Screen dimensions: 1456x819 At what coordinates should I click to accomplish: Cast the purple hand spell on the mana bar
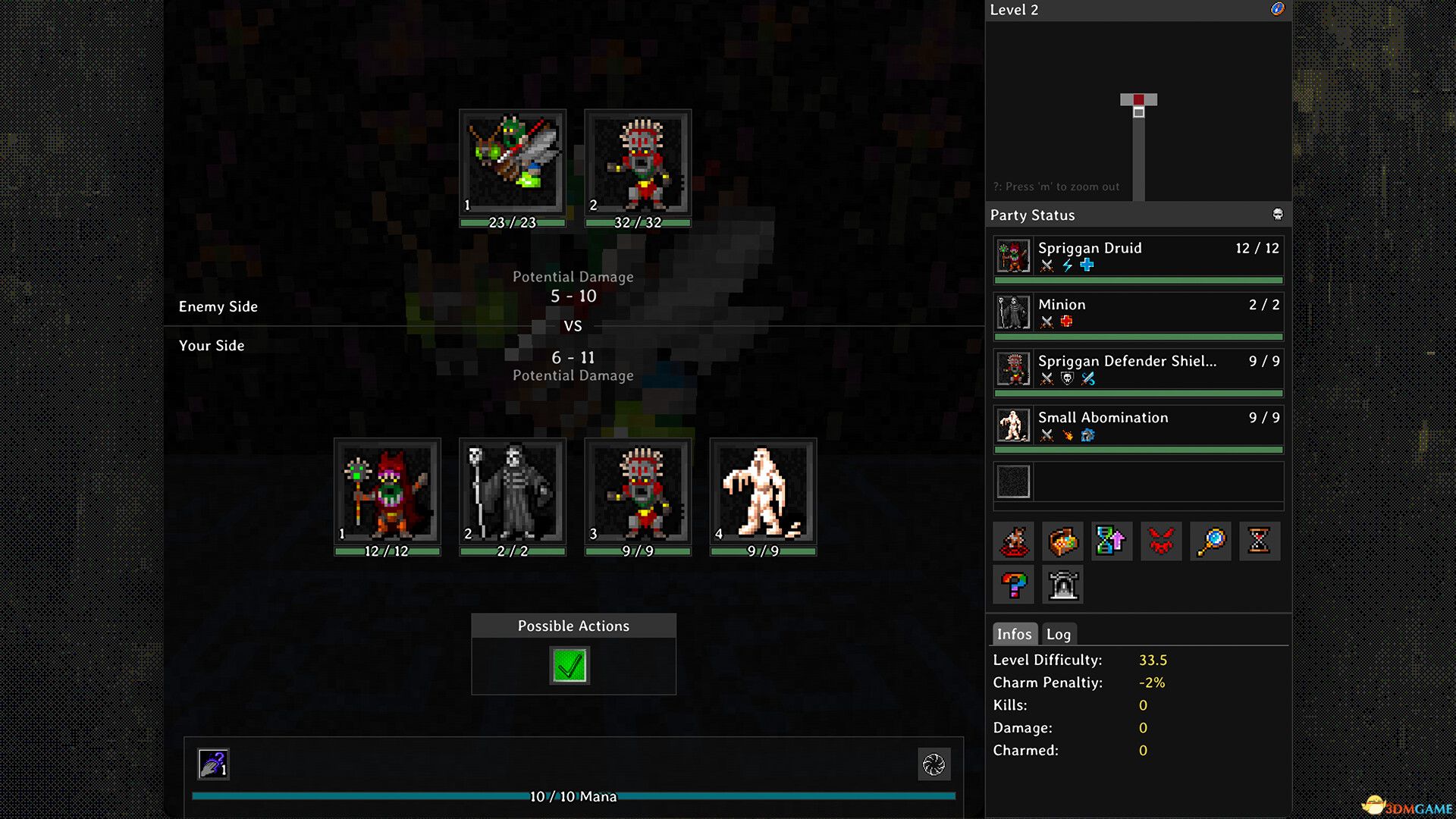(213, 764)
